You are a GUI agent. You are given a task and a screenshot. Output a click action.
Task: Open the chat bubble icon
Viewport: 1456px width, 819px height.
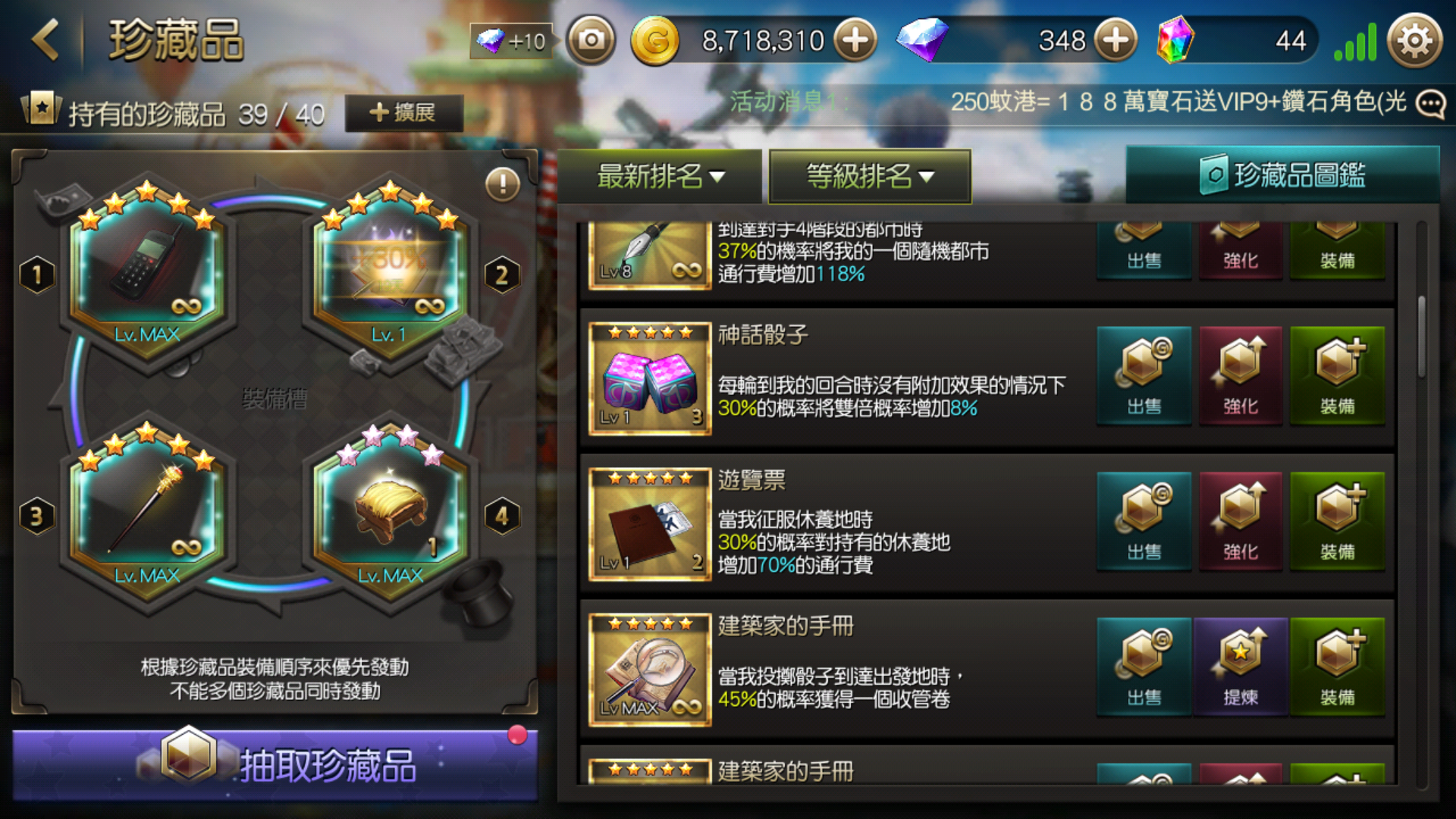coord(1430,103)
